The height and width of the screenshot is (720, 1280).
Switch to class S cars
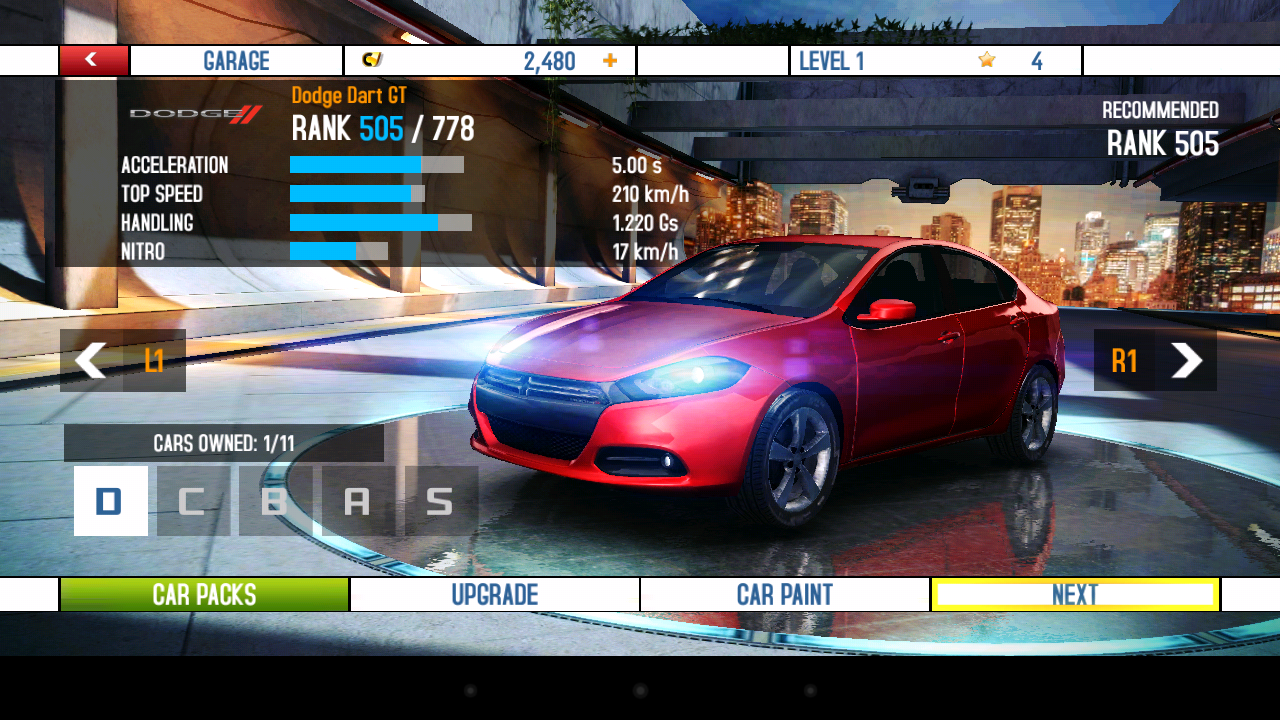coord(440,501)
